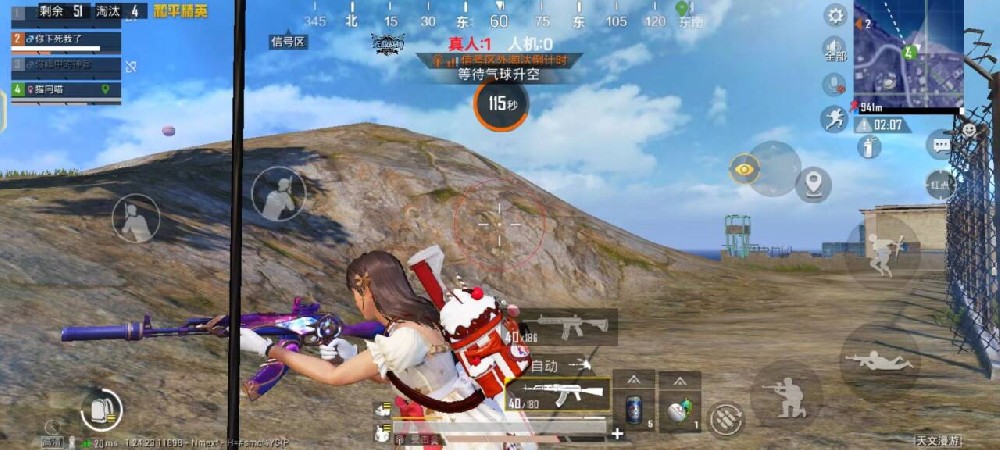
Task: Place a map marker with the pin button
Action: tap(814, 184)
